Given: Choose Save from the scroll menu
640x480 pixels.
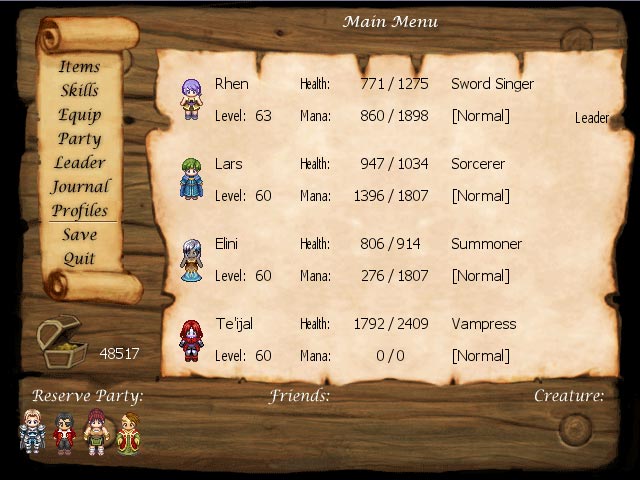Looking at the screenshot, I should pyautogui.click(x=80, y=235).
